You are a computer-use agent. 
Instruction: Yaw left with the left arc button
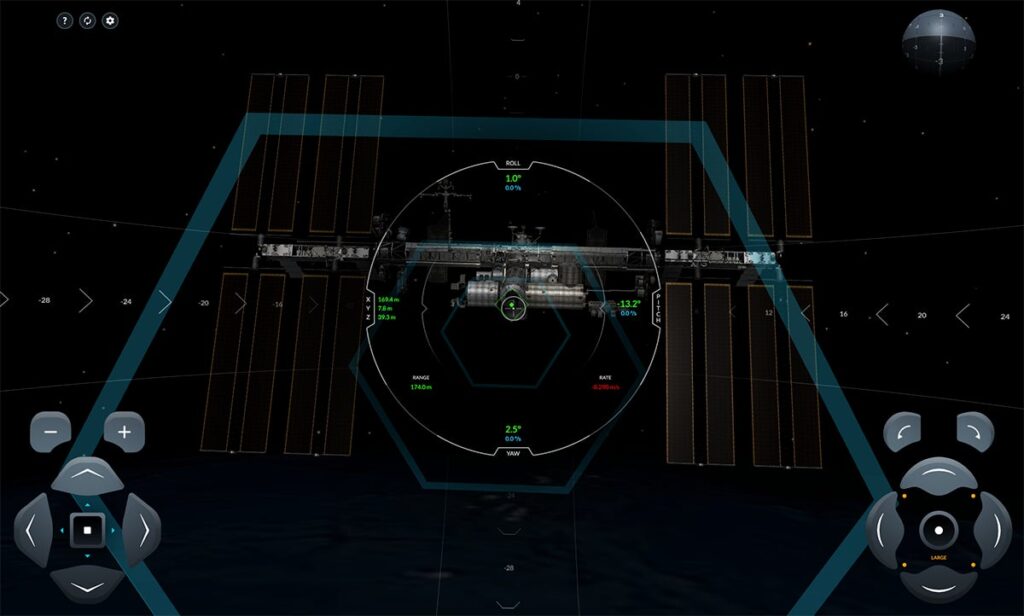pos(883,528)
